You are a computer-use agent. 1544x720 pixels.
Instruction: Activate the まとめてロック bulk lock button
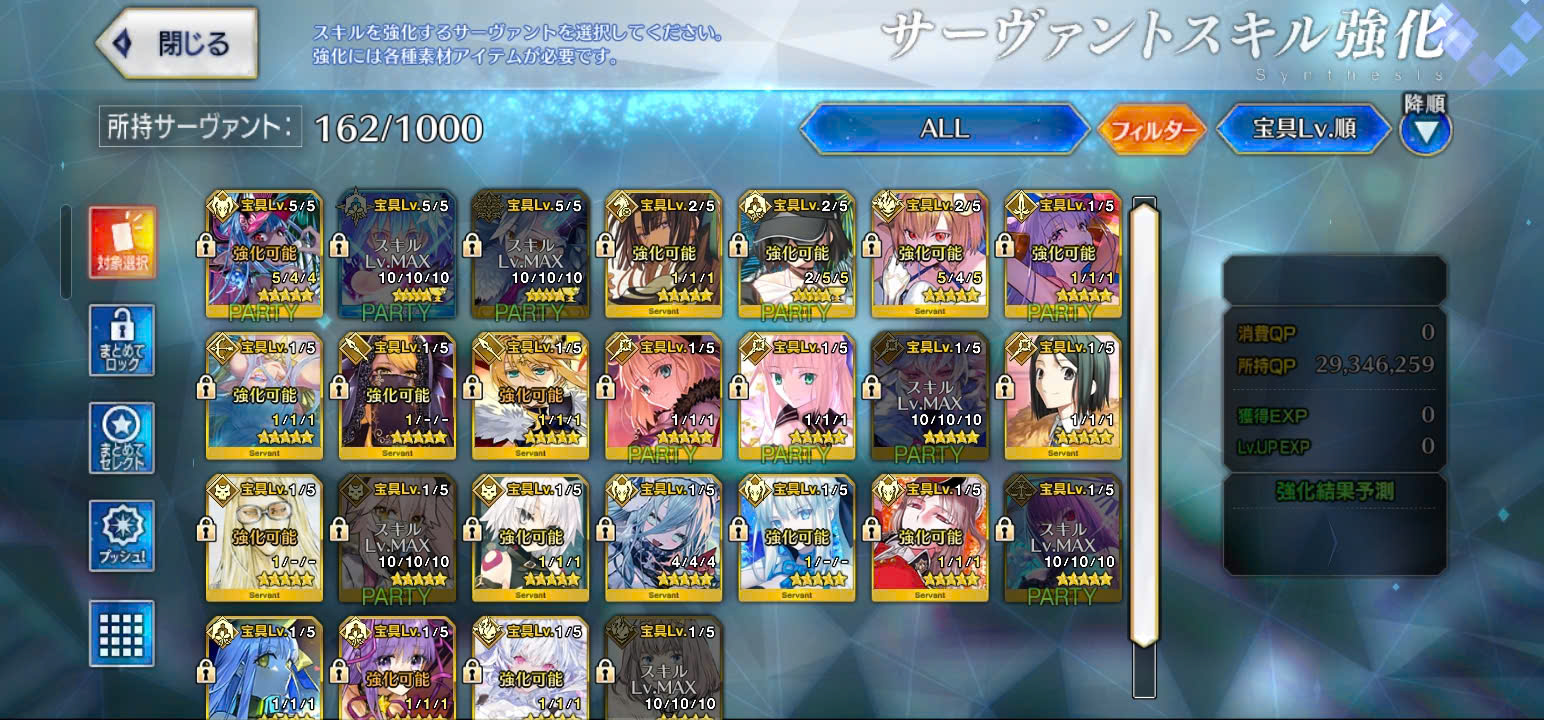(122, 340)
